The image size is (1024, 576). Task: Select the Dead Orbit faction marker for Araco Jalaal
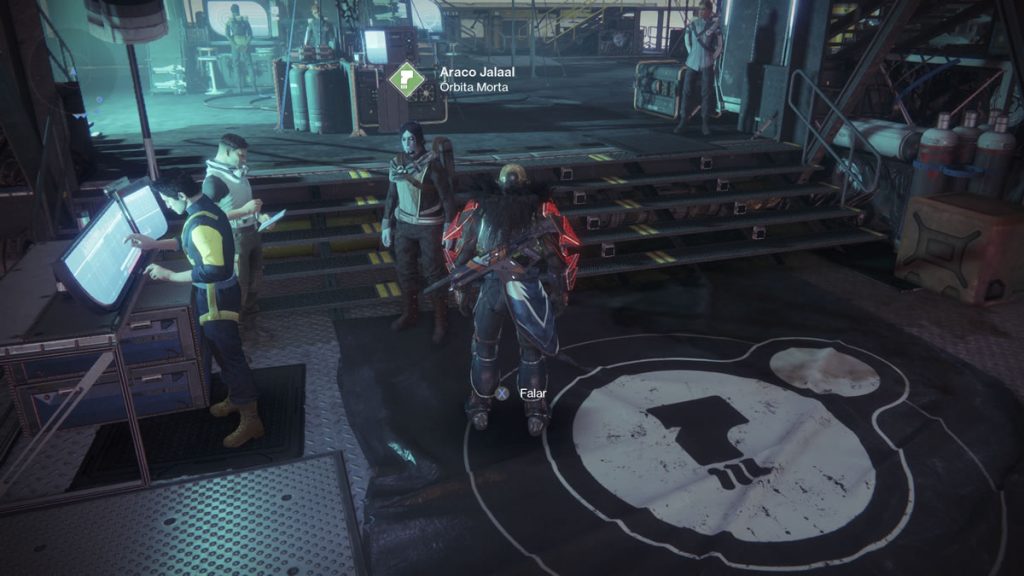(x=407, y=79)
